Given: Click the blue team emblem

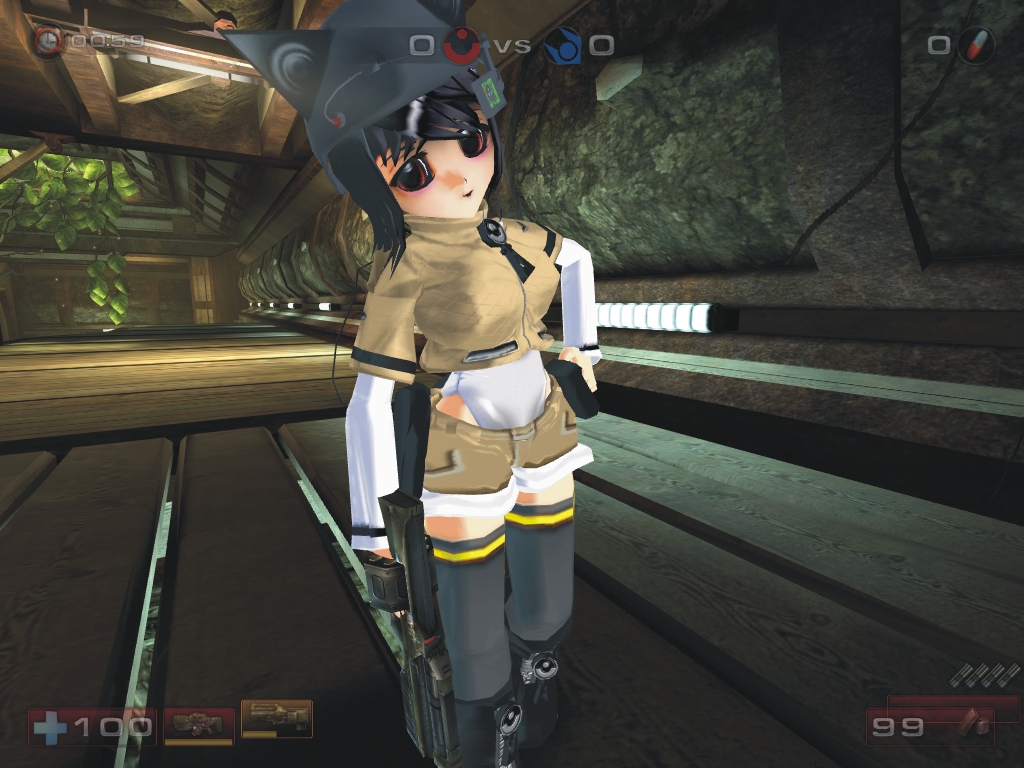Looking at the screenshot, I should coord(563,44).
